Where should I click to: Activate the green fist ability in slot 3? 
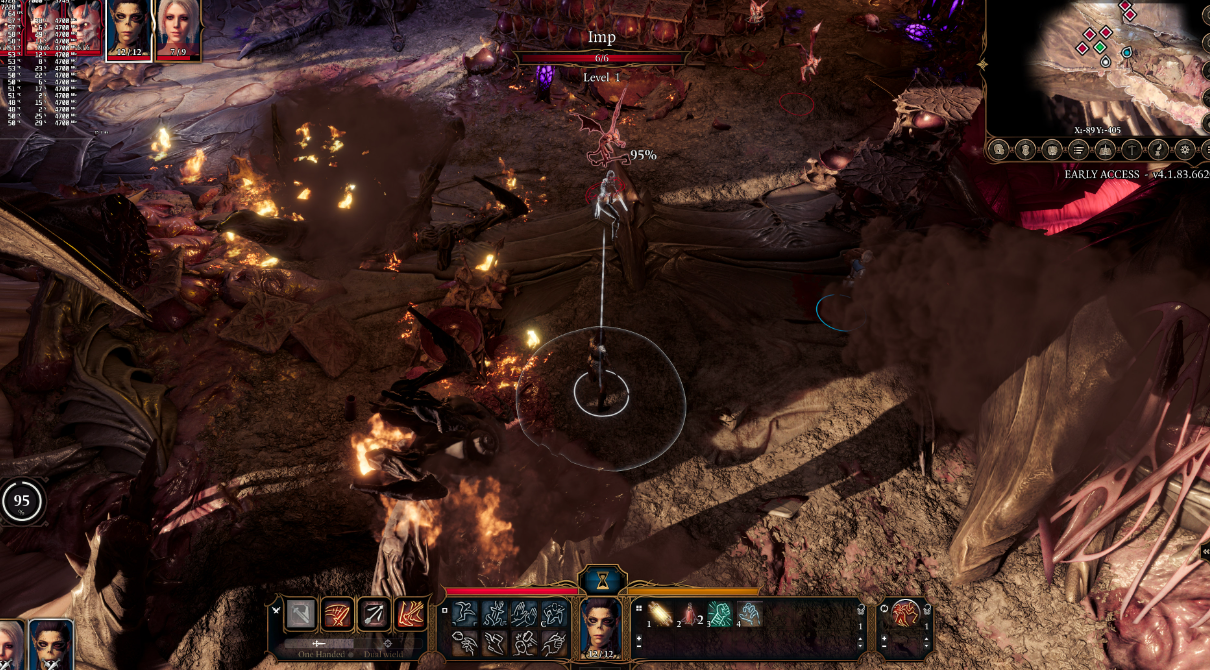[x=719, y=613]
